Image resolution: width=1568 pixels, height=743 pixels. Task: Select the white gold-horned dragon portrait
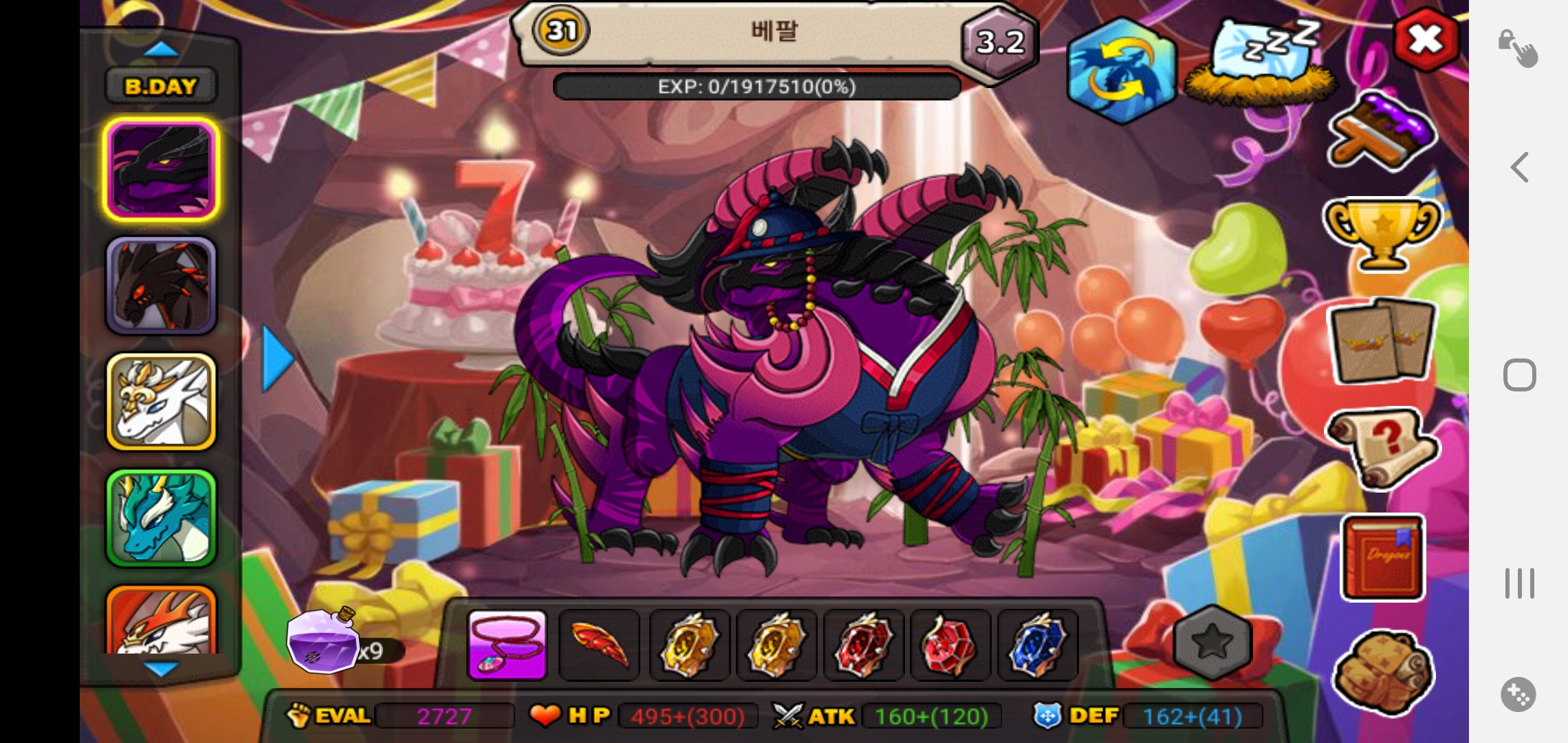coord(161,402)
